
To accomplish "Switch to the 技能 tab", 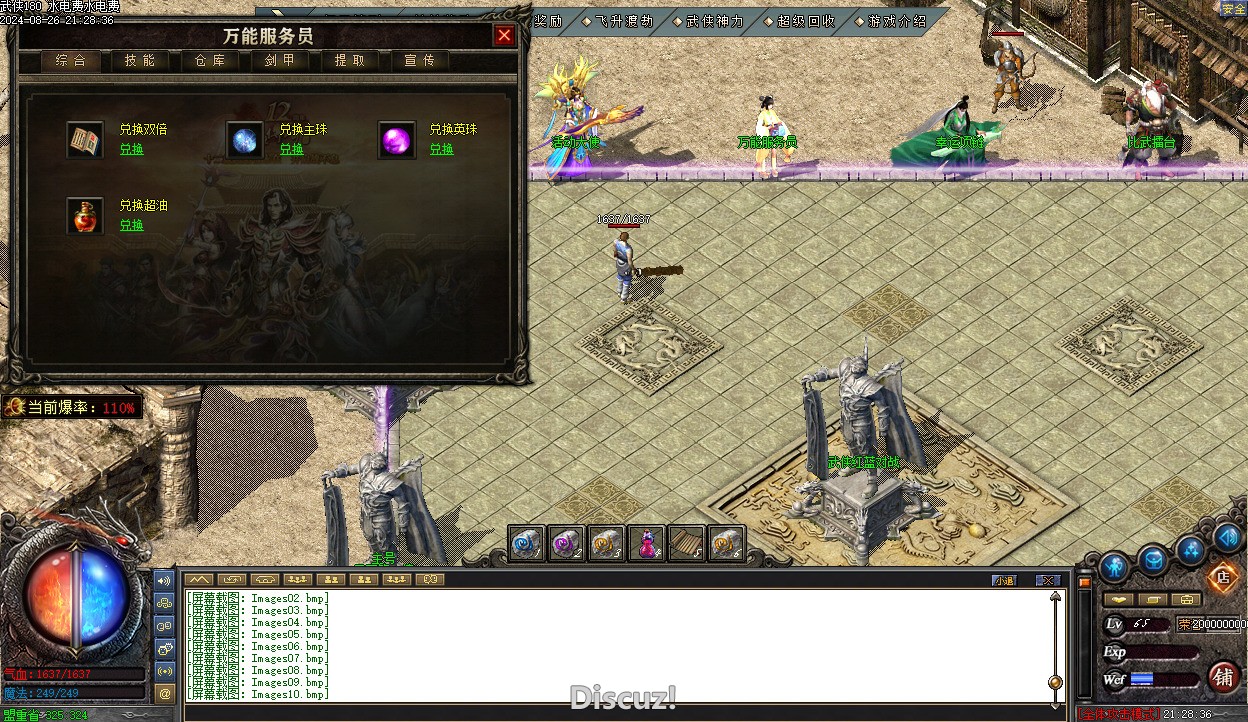I will coord(140,60).
